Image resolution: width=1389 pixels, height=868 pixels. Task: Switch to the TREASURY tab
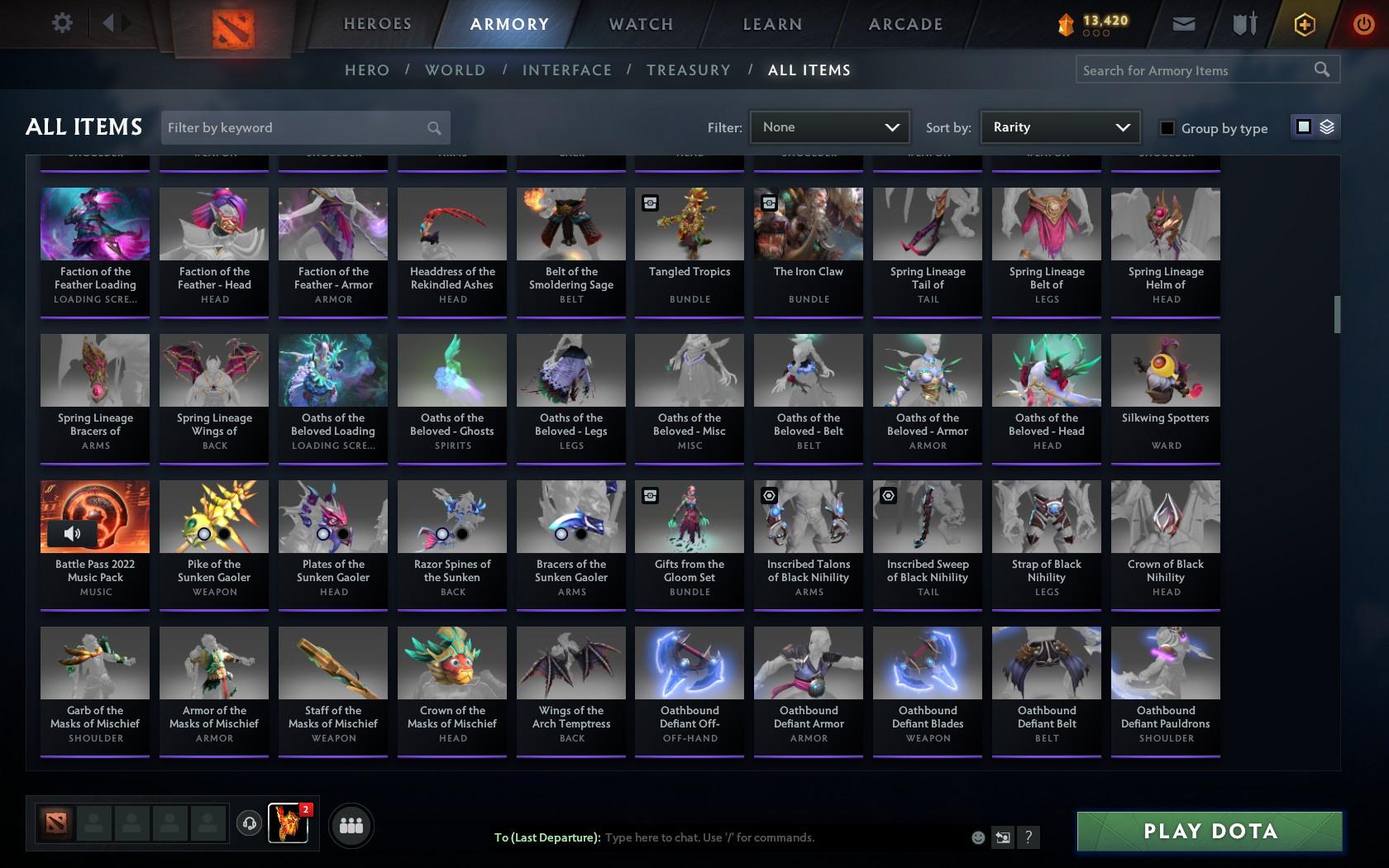click(689, 70)
